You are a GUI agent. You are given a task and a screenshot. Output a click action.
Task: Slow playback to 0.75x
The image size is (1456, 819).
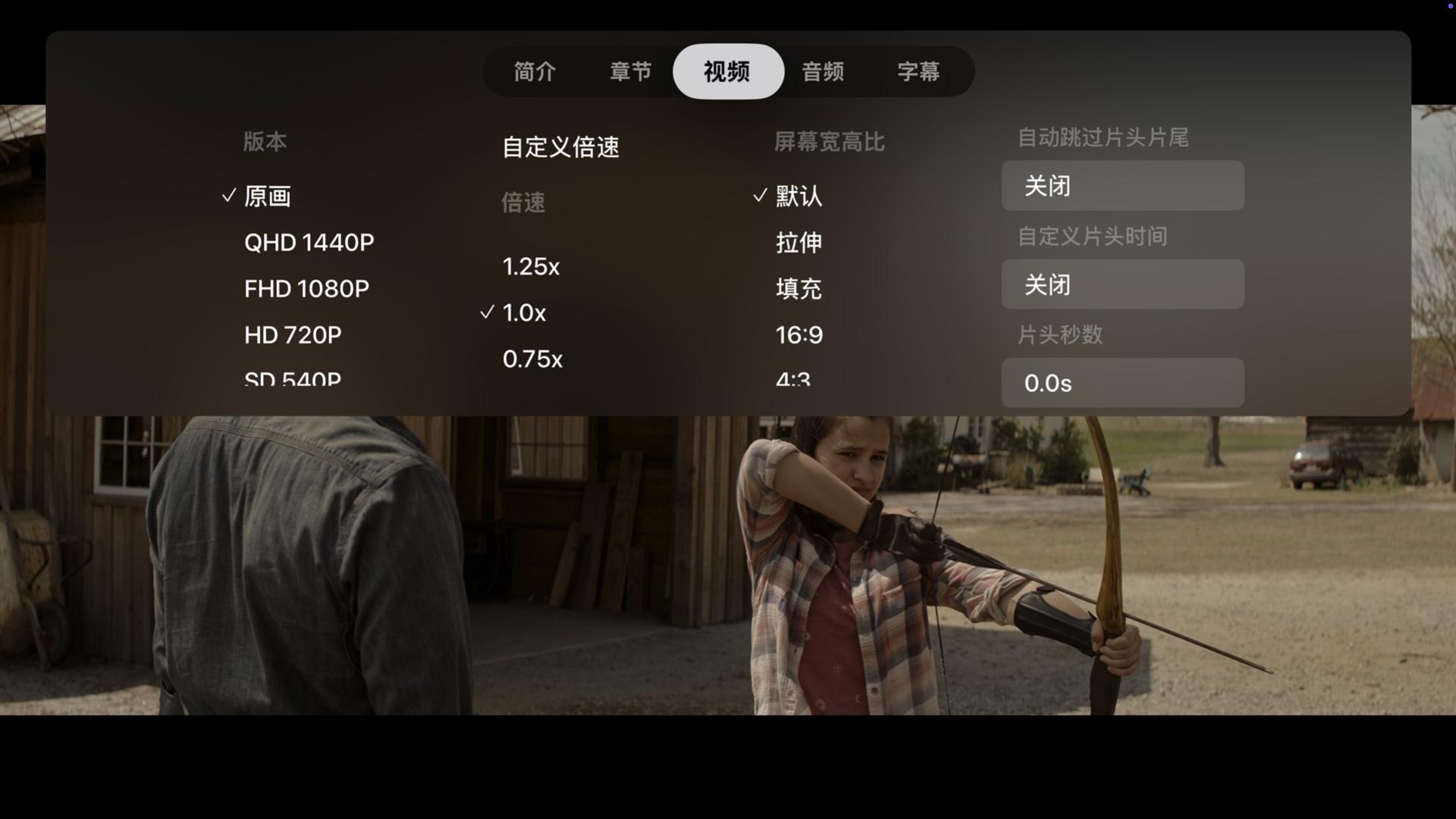tap(532, 359)
